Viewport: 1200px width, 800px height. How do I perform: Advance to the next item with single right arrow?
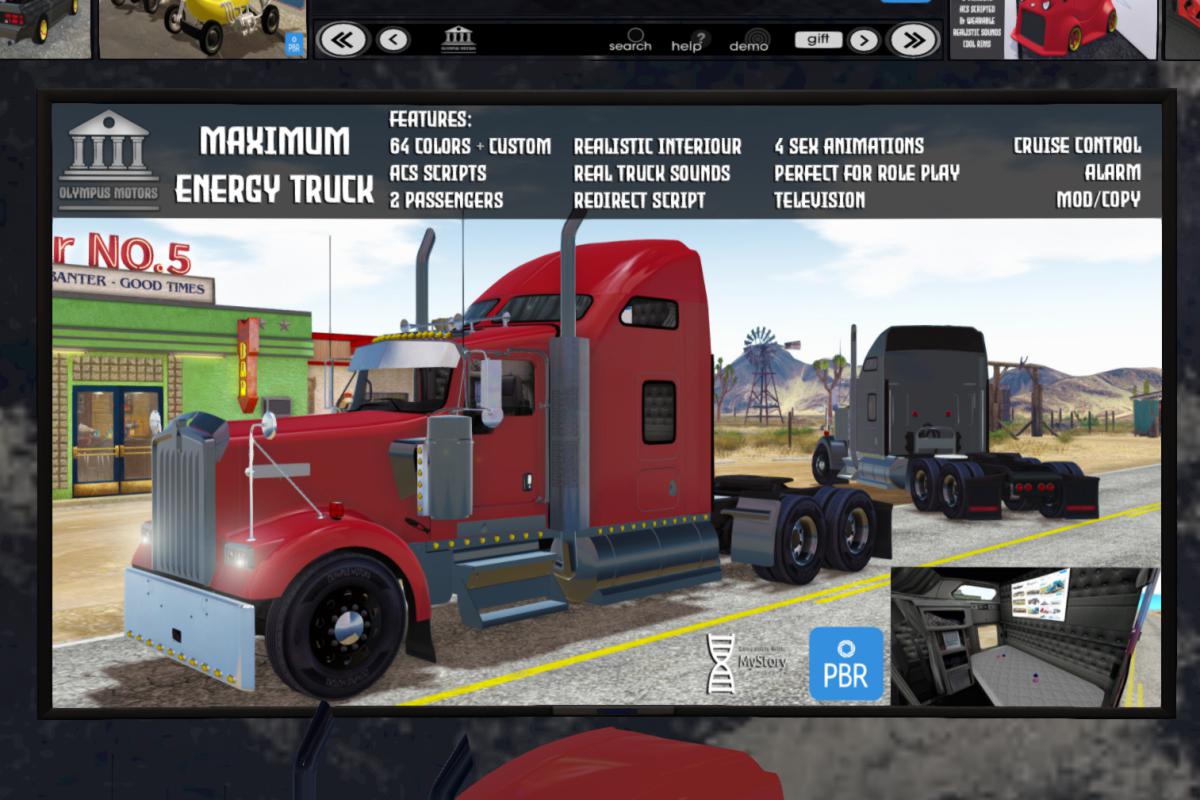(x=864, y=40)
